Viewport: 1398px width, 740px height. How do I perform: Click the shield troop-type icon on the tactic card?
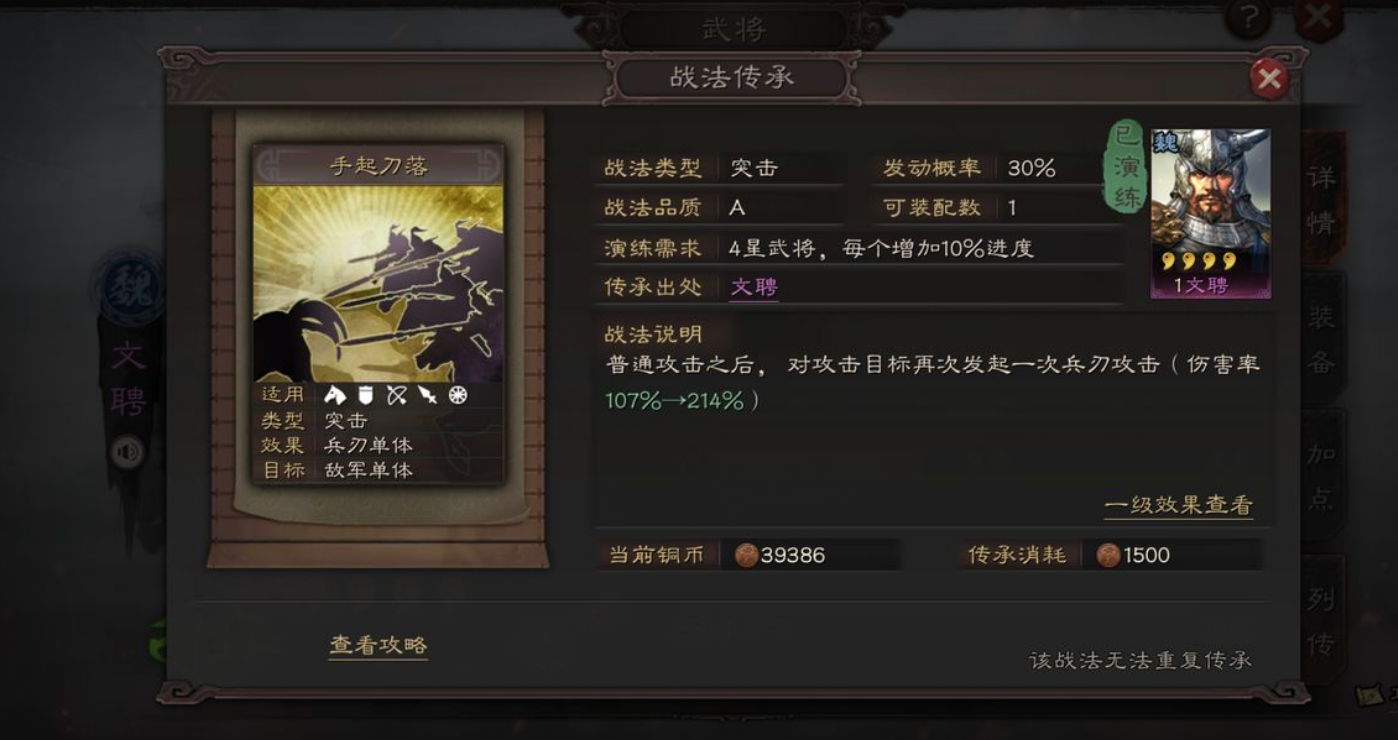click(366, 395)
